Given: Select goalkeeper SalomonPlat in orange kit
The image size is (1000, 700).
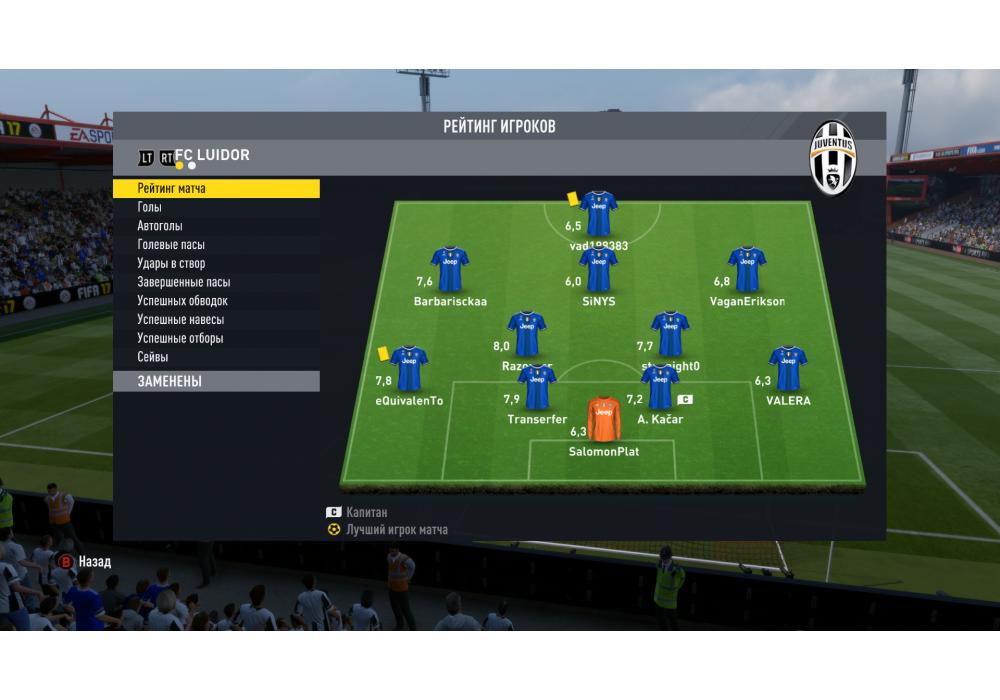Looking at the screenshot, I should 604,420.
